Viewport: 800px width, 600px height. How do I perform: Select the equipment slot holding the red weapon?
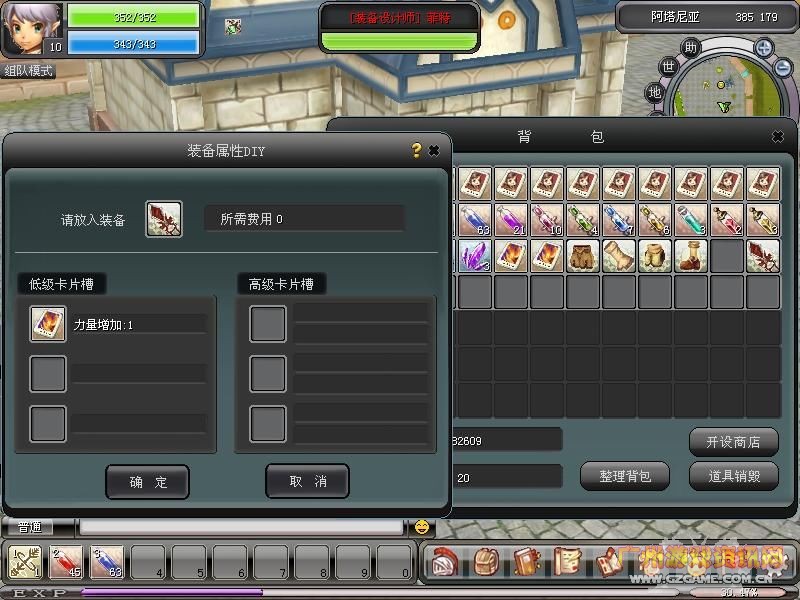[164, 219]
